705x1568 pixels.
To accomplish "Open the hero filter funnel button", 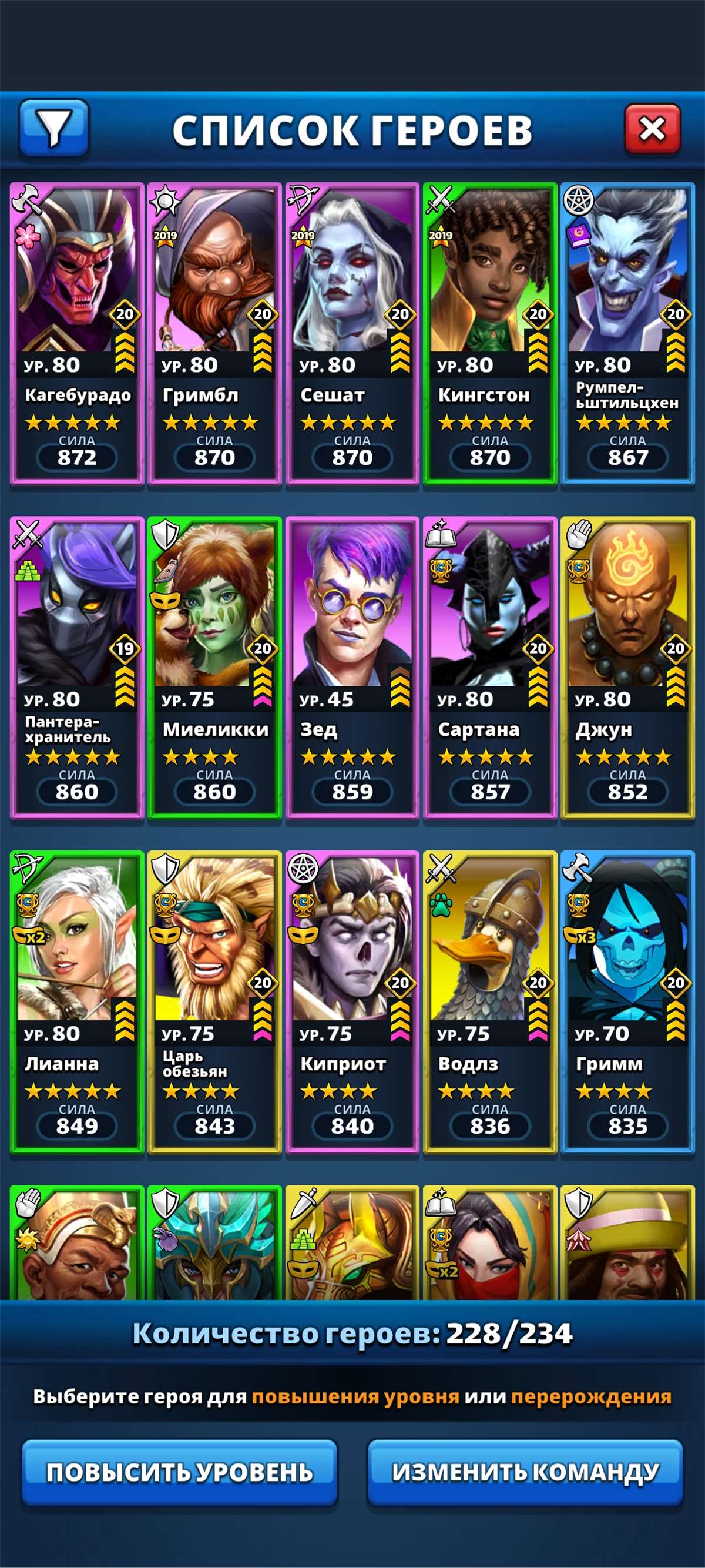I will tap(54, 128).
